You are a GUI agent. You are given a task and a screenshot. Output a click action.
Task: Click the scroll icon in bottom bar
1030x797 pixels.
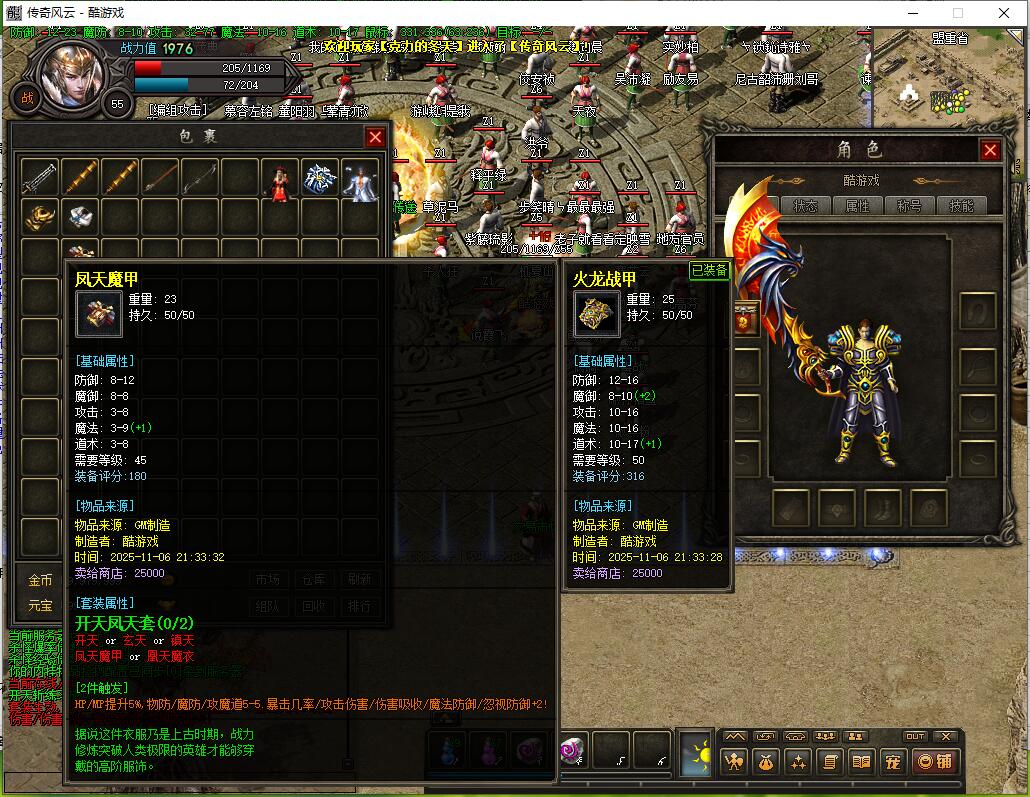click(829, 762)
